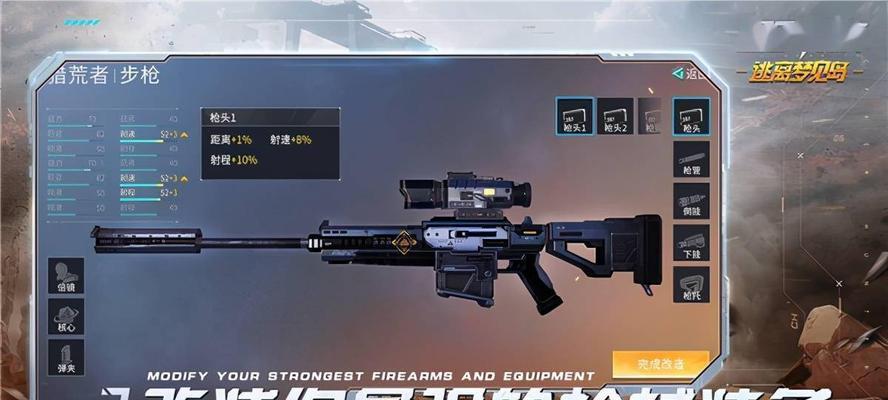Select the 核心 core slot
888x400 pixels.
66,318
